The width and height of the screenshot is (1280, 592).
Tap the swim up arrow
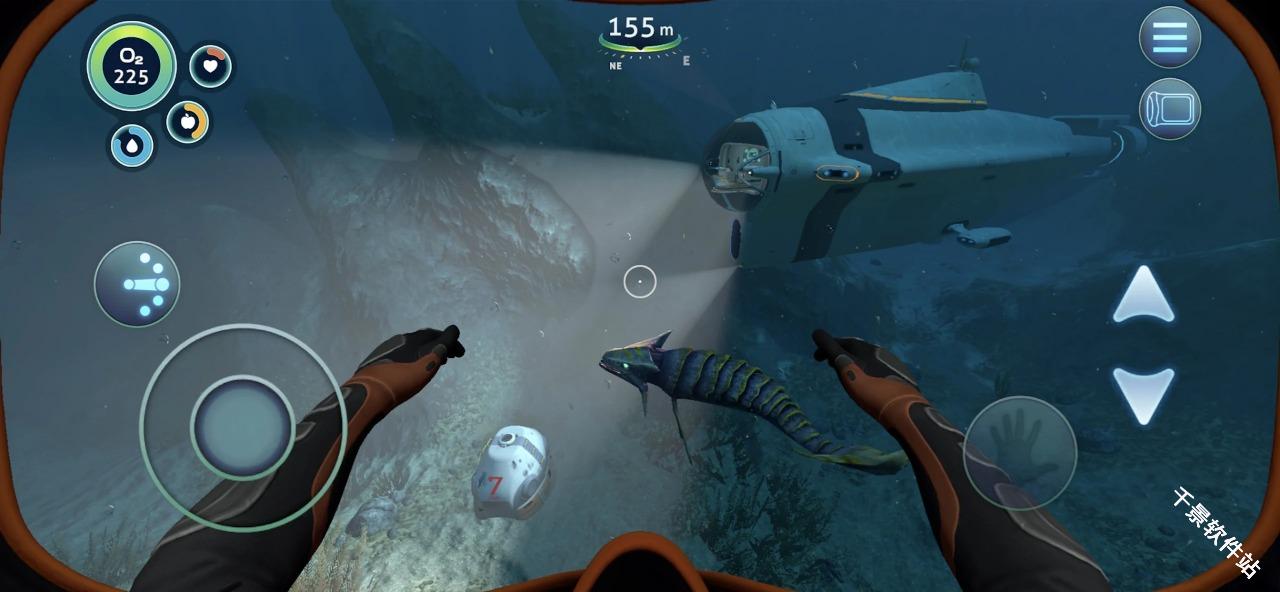(1143, 296)
